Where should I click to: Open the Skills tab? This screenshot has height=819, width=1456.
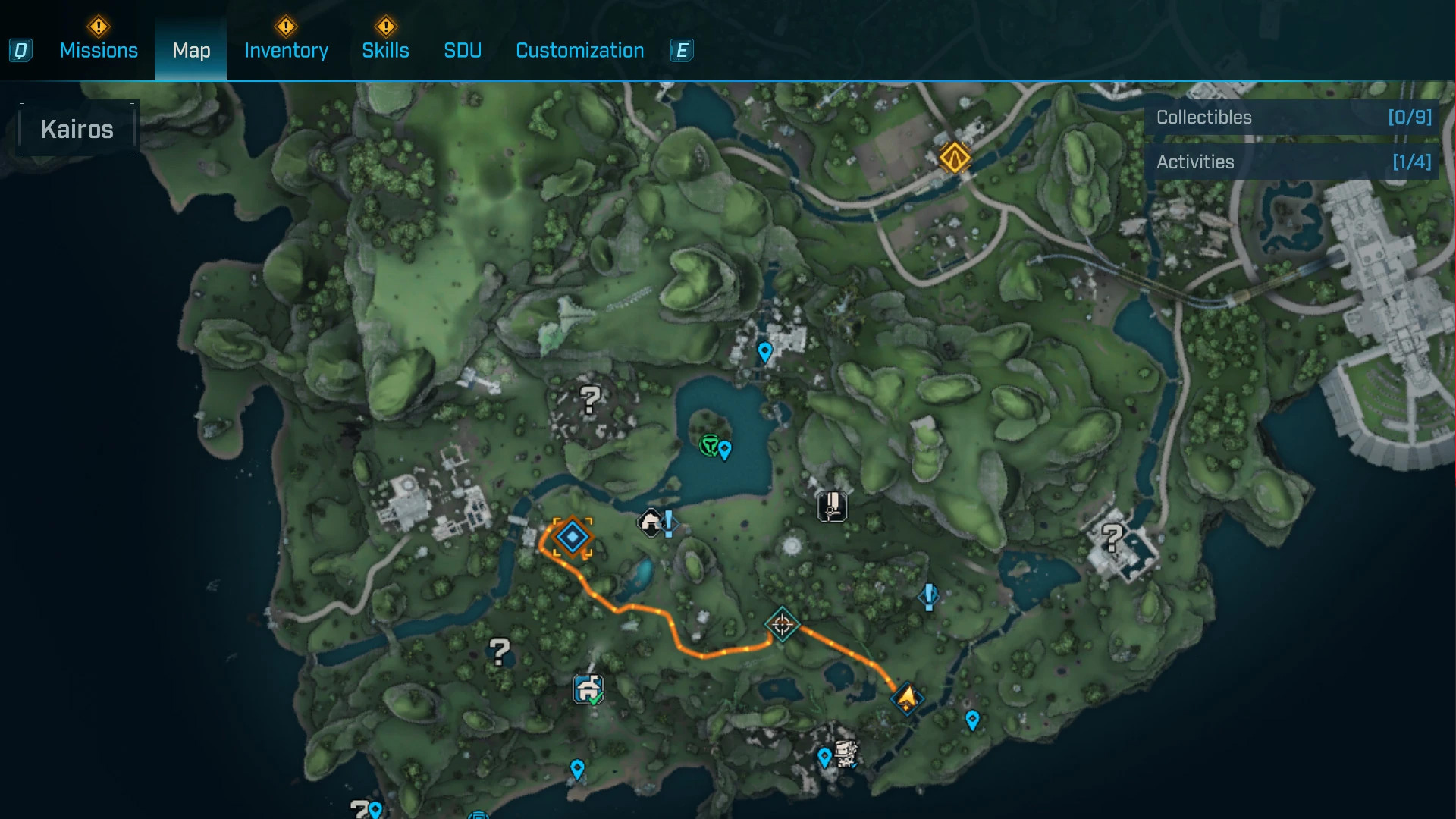coord(385,51)
